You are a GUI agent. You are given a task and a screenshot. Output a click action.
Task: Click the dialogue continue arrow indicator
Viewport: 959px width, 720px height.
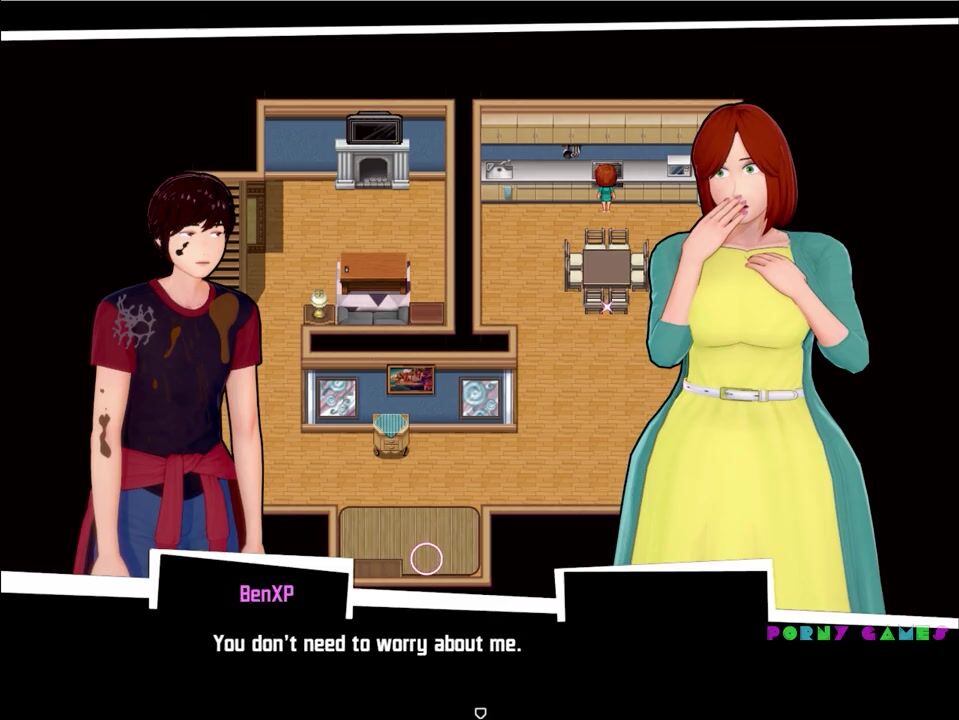pyautogui.click(x=480, y=712)
